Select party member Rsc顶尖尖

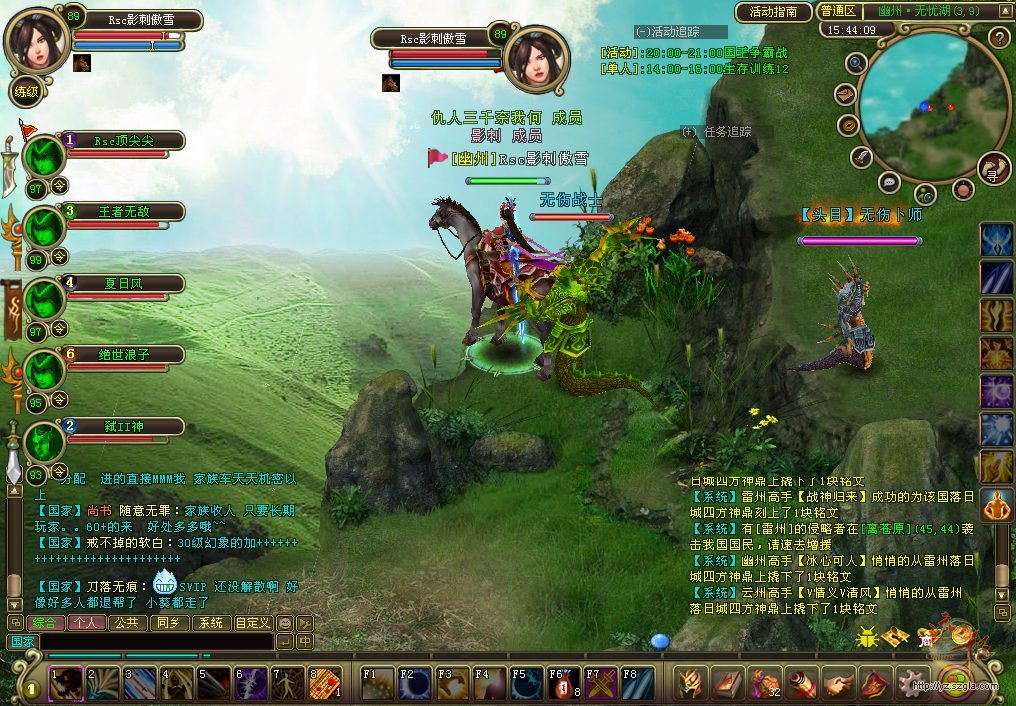pyautogui.click(x=125, y=141)
